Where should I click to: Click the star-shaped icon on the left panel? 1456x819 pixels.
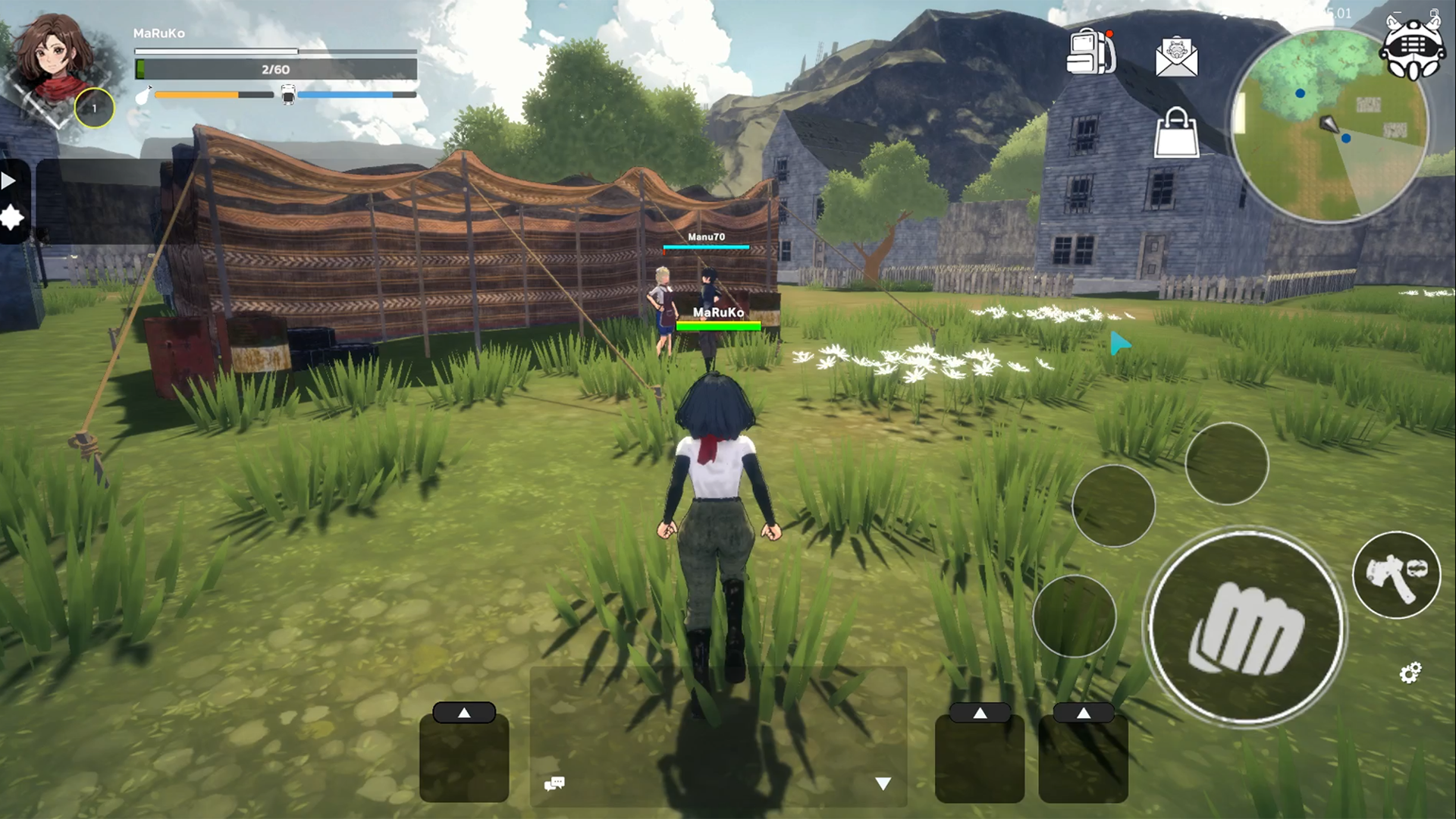coord(12,218)
